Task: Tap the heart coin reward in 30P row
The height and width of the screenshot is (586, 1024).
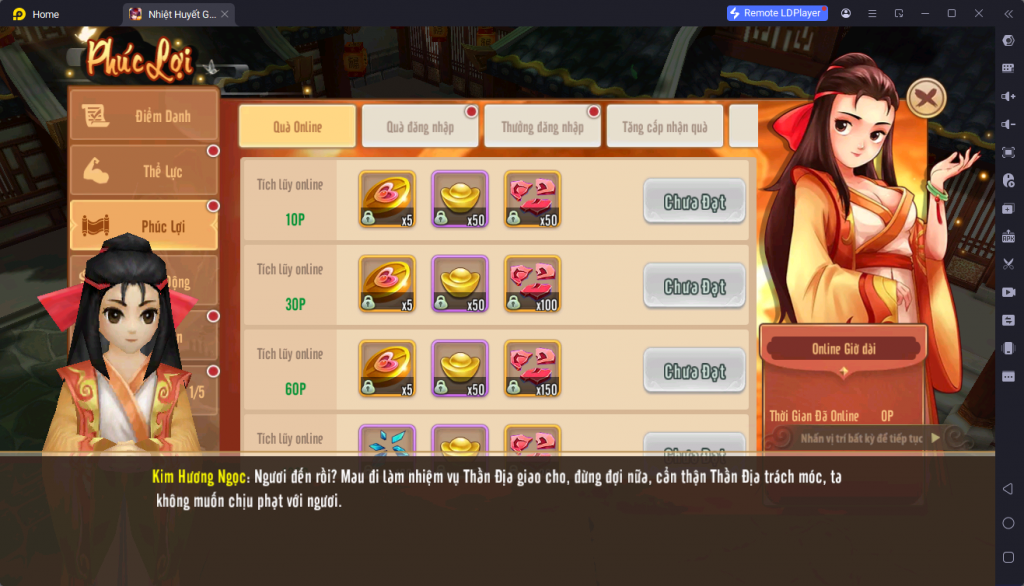Action: tap(386, 284)
